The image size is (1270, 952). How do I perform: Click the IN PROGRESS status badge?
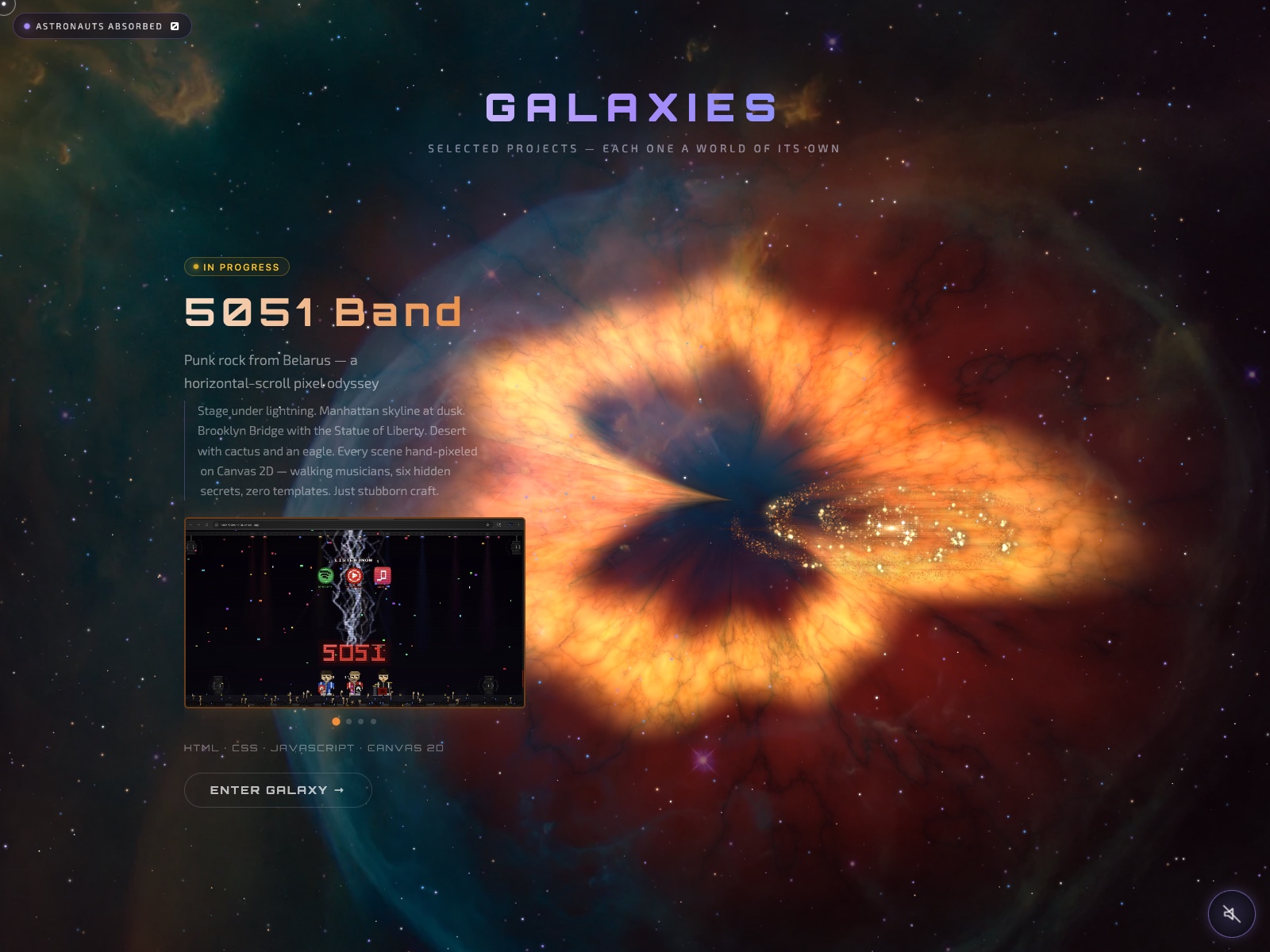(237, 267)
